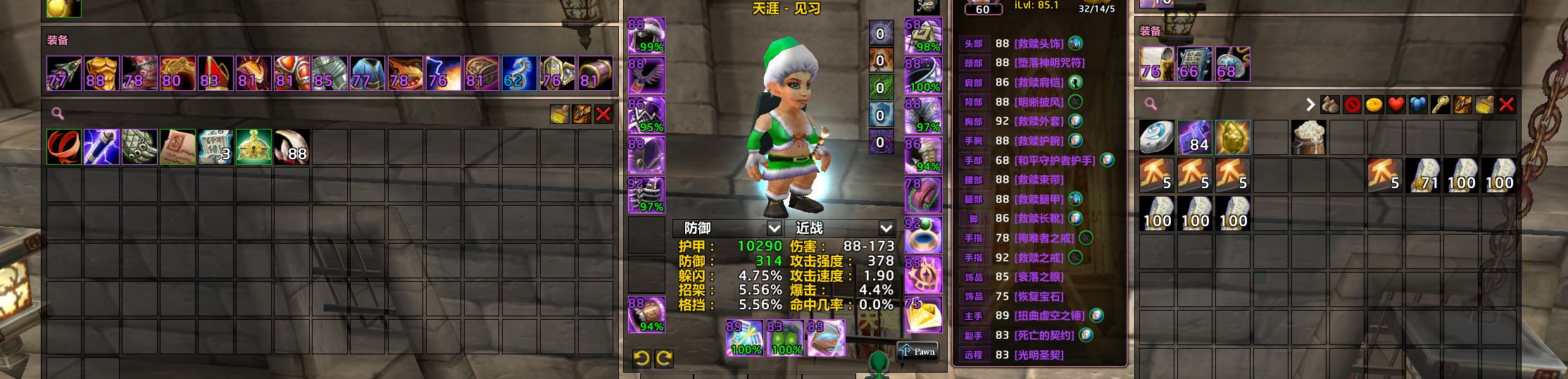Select the lightning wand item slot

pos(101,147)
